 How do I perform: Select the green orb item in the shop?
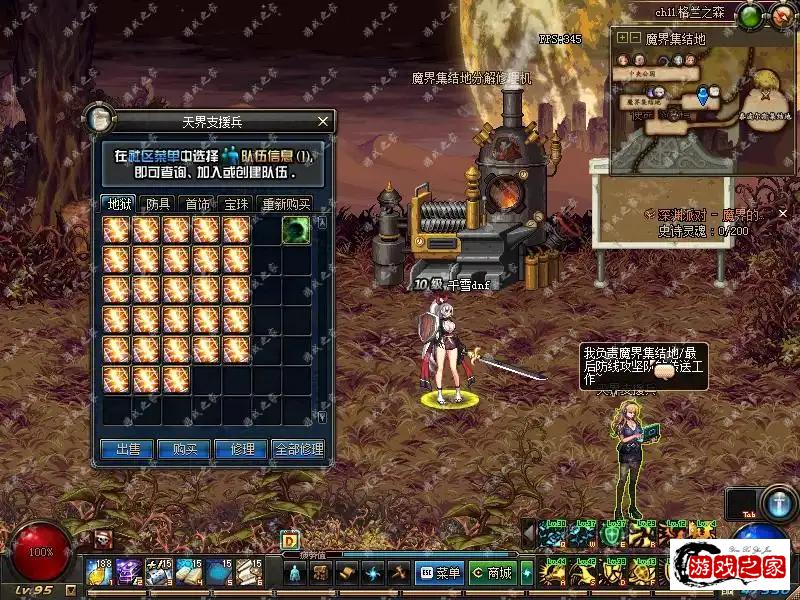(295, 229)
